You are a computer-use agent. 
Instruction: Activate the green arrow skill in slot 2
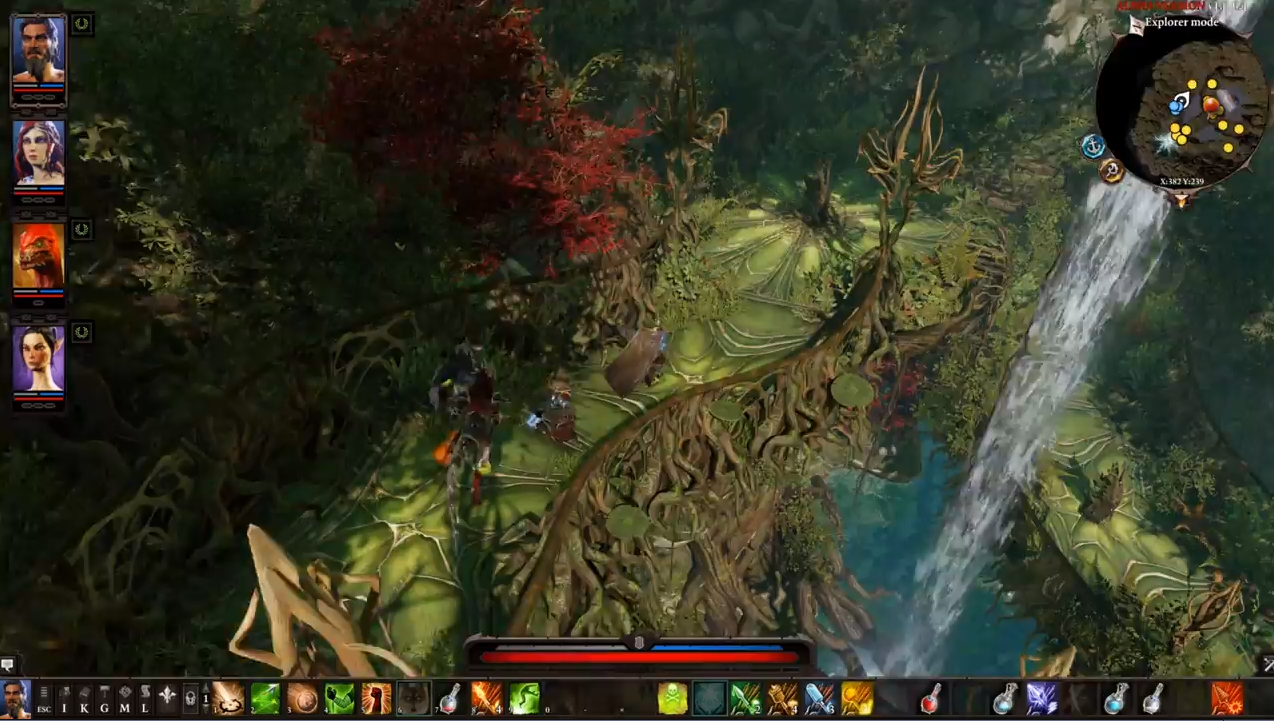265,698
